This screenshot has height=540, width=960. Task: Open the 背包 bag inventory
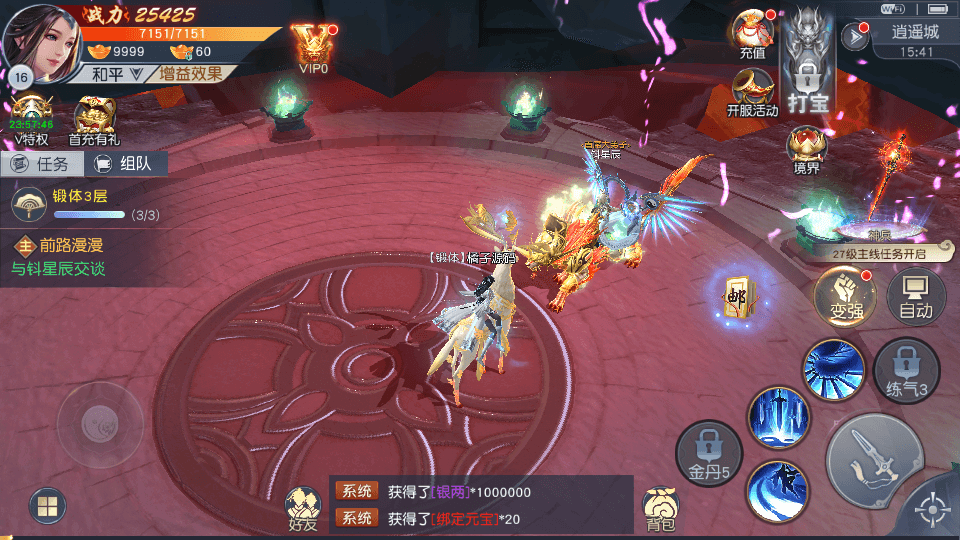[x=660, y=508]
